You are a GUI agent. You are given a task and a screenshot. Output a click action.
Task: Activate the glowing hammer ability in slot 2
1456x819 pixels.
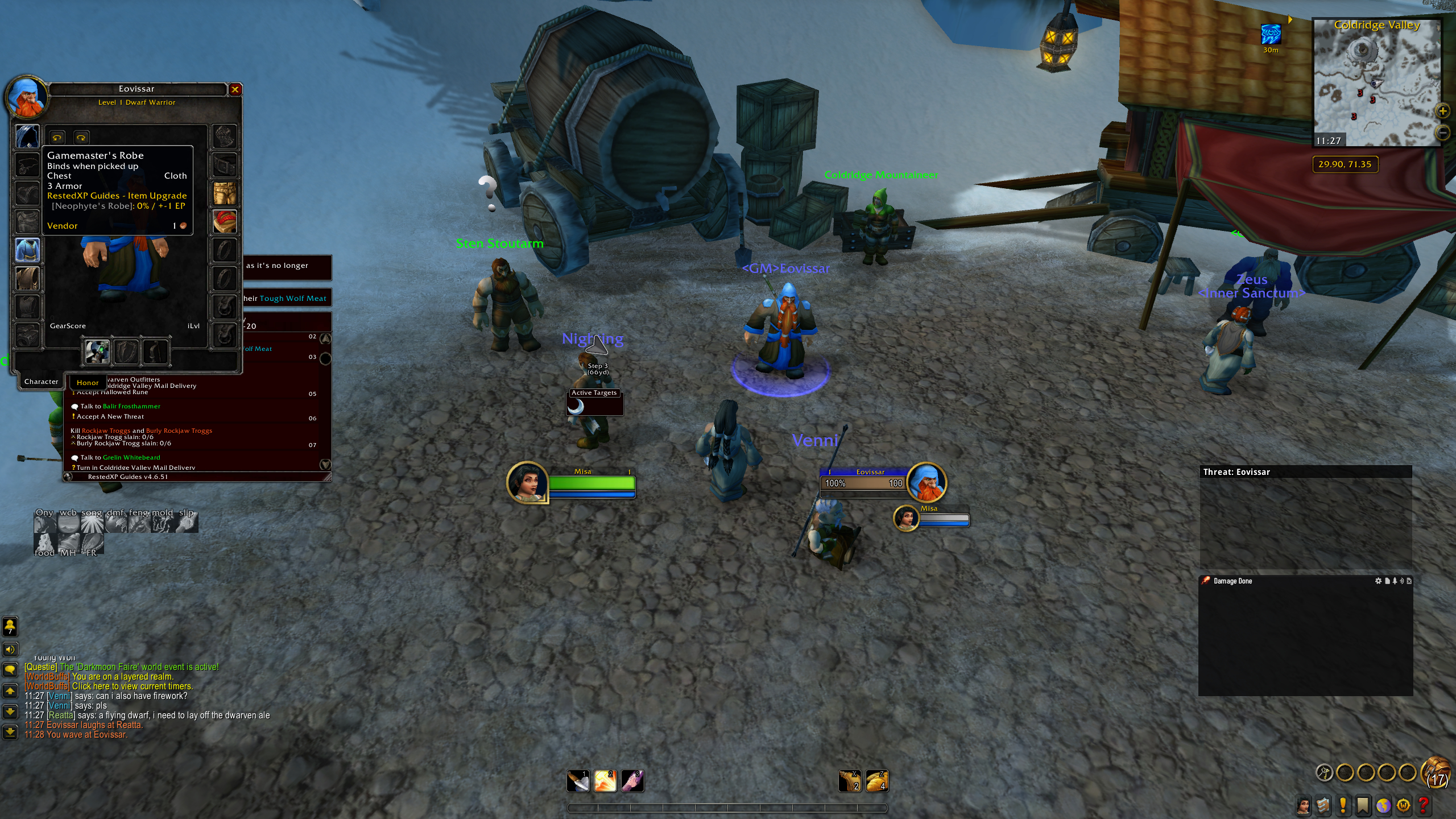point(605,781)
